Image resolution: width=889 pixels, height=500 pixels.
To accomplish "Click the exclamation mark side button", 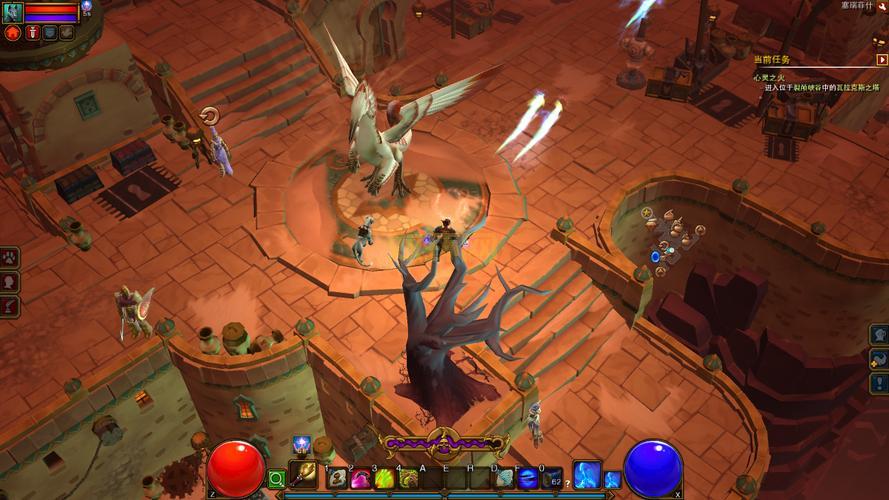I will pos(879,383).
